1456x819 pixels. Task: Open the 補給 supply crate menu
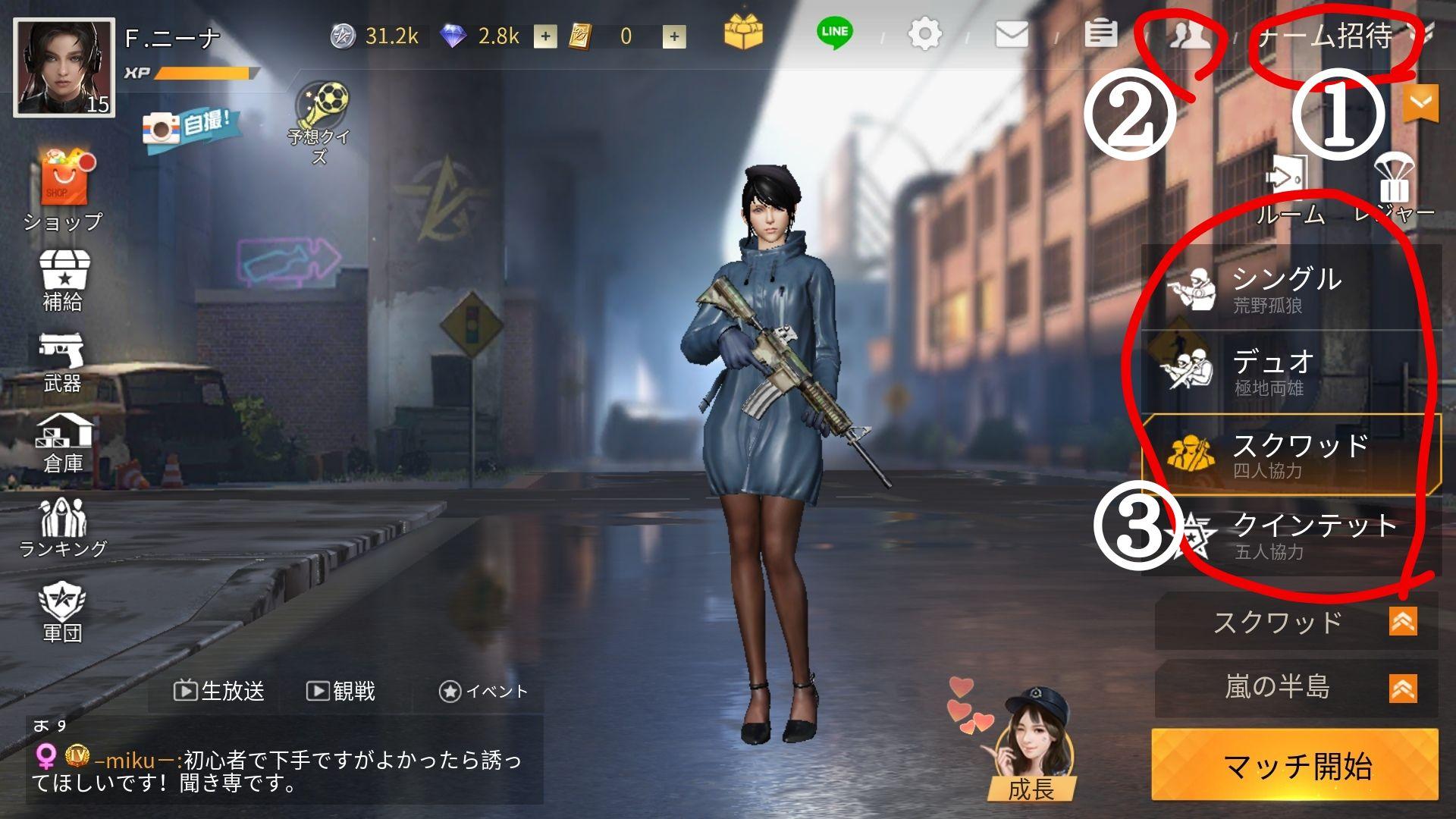click(x=63, y=280)
